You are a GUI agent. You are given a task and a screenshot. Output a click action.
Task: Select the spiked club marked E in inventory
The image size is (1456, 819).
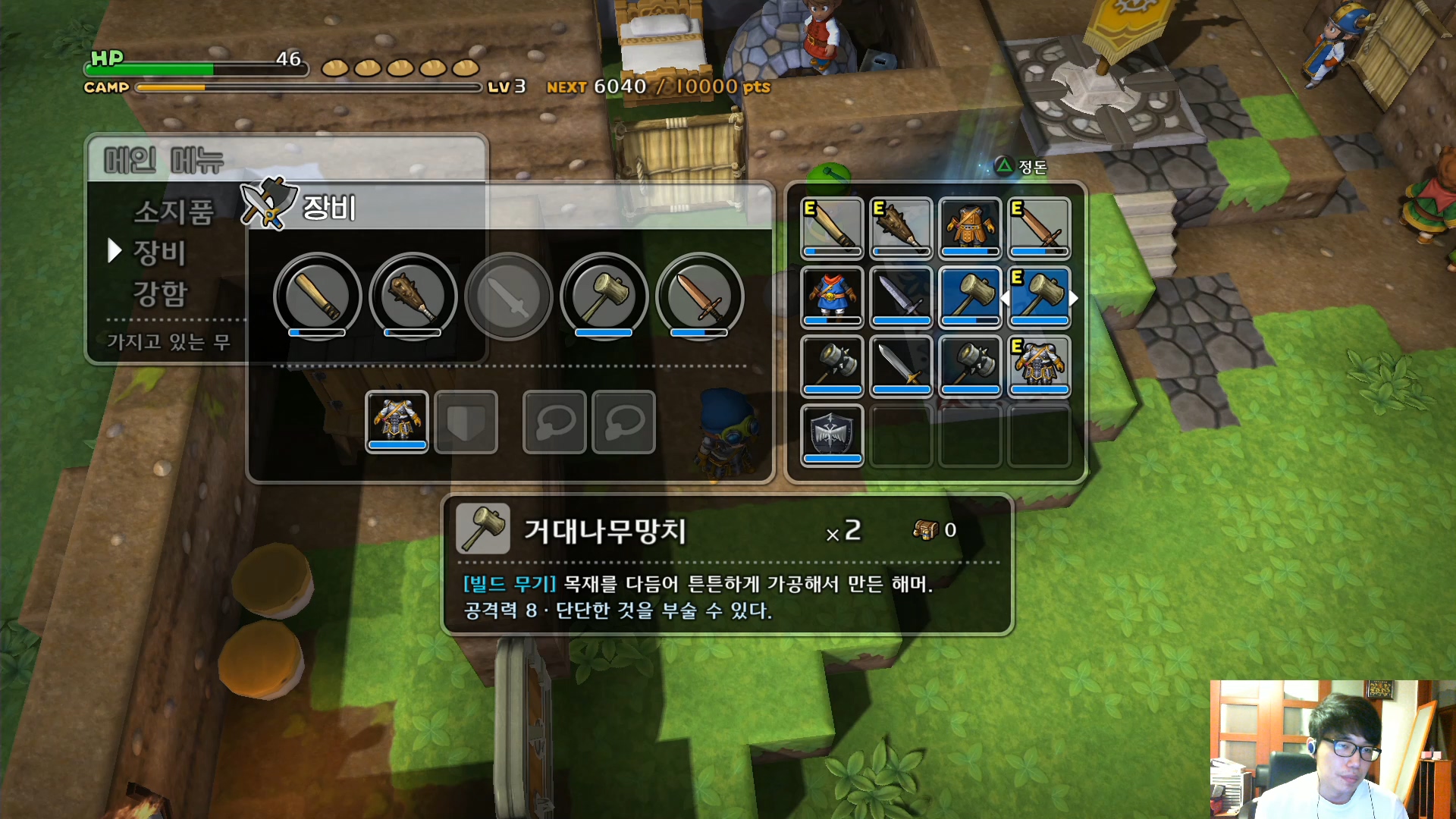(901, 227)
